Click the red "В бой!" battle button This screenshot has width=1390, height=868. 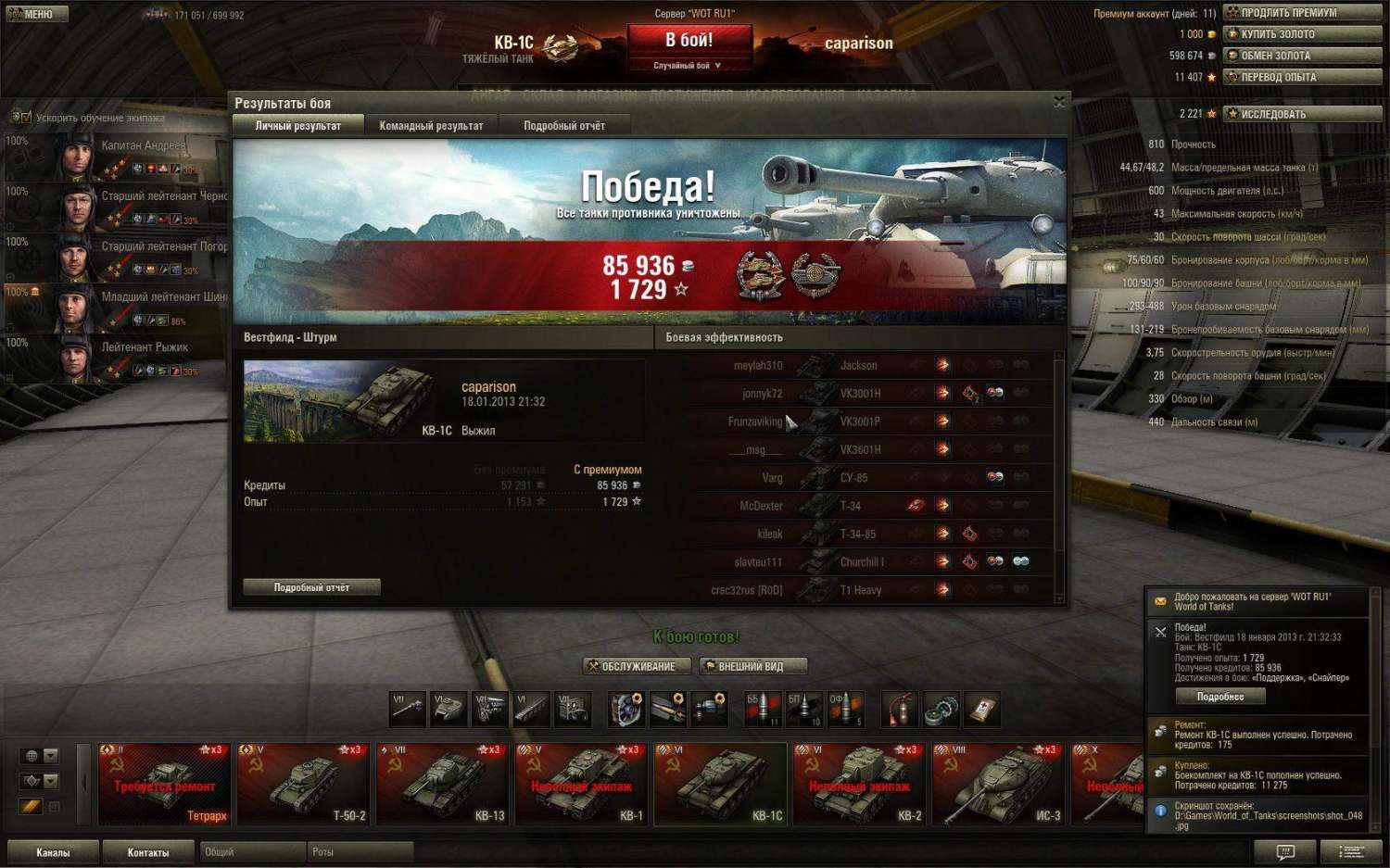click(x=689, y=41)
